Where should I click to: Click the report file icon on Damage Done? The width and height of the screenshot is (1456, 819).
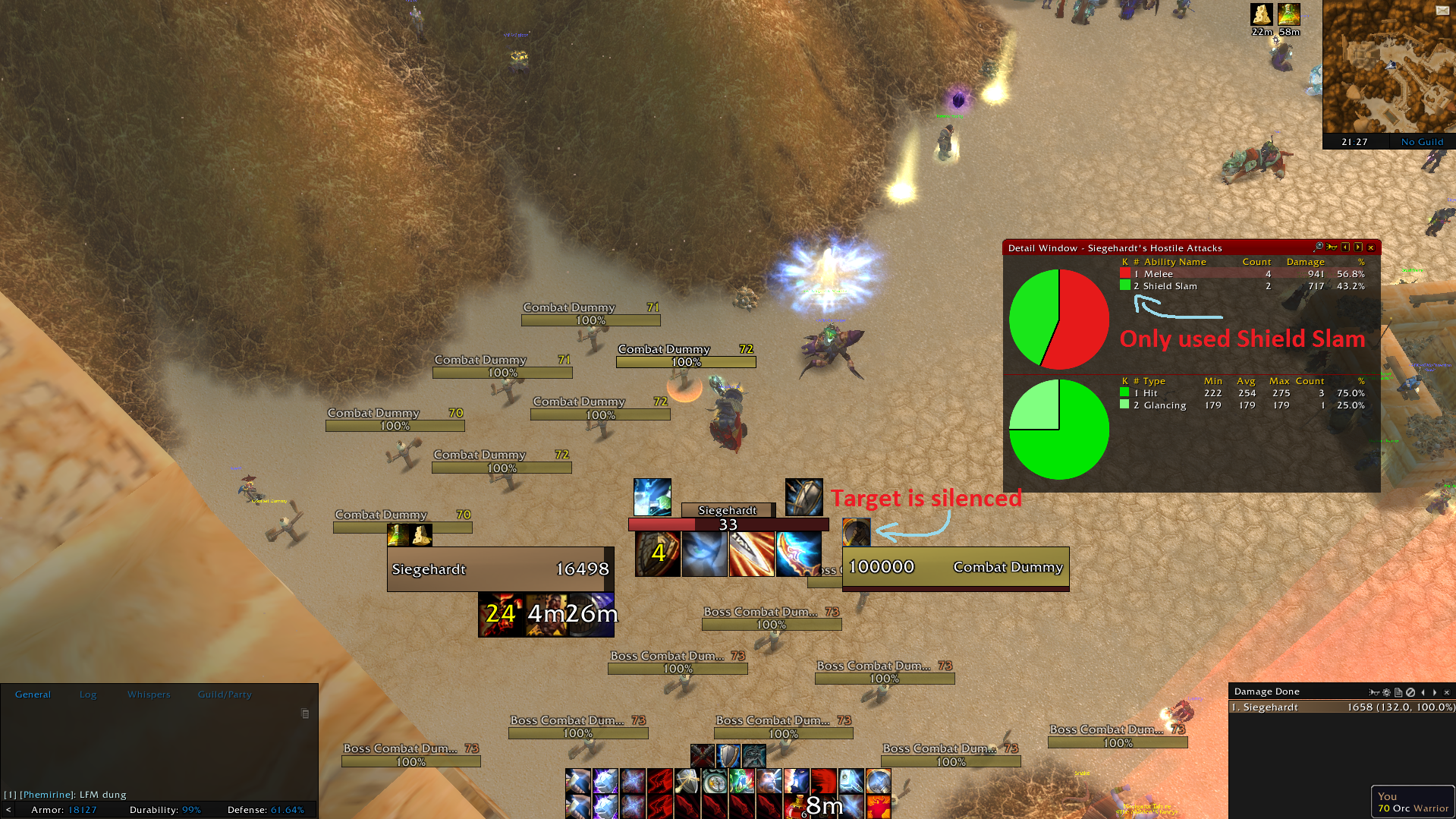(1398, 691)
